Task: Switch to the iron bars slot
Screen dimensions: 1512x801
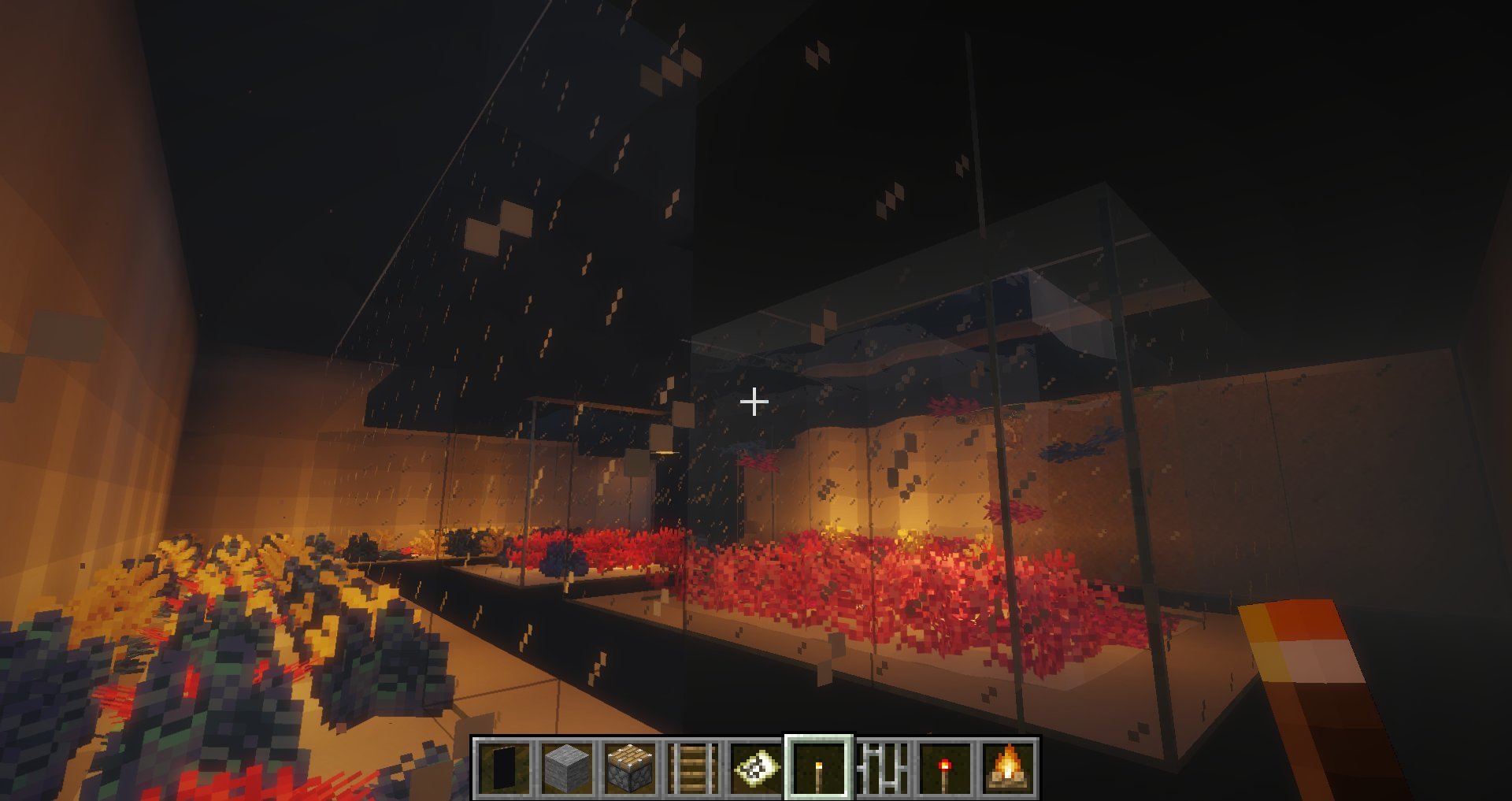Action: pyautogui.click(x=882, y=768)
